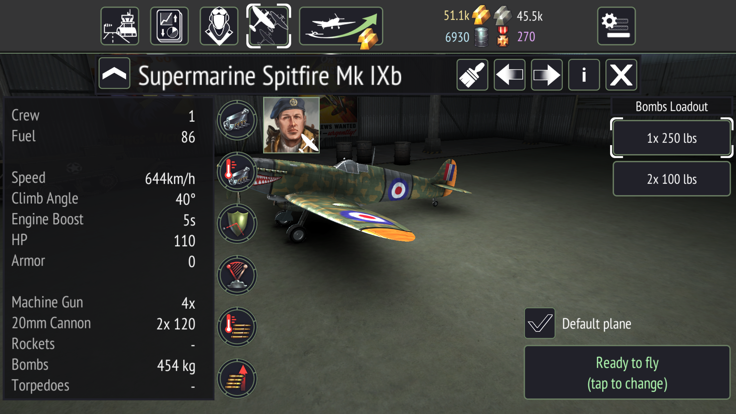Tap the Ready to fly button
The image size is (736, 414).
[627, 373]
